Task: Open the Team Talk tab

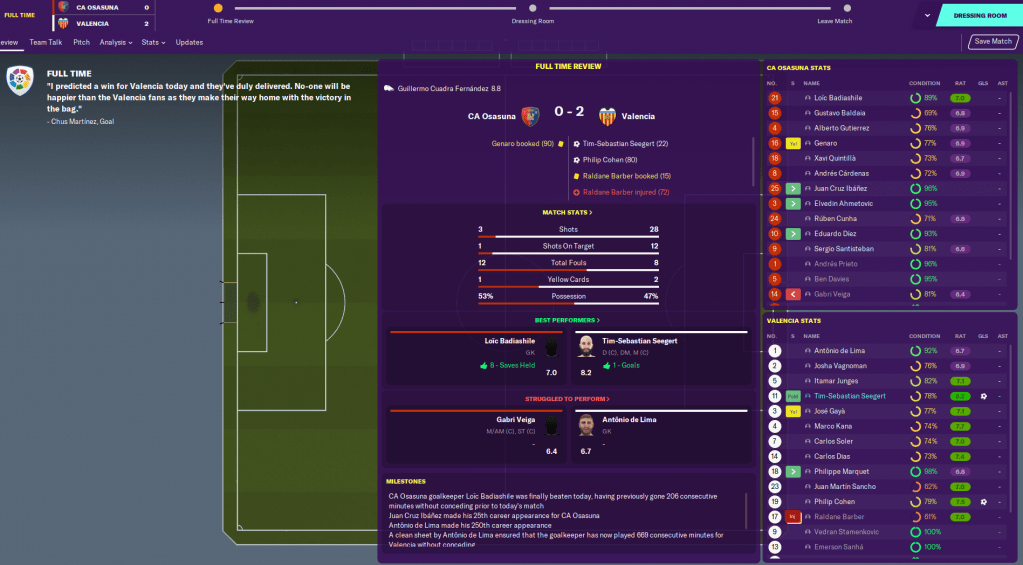Action: (x=46, y=42)
